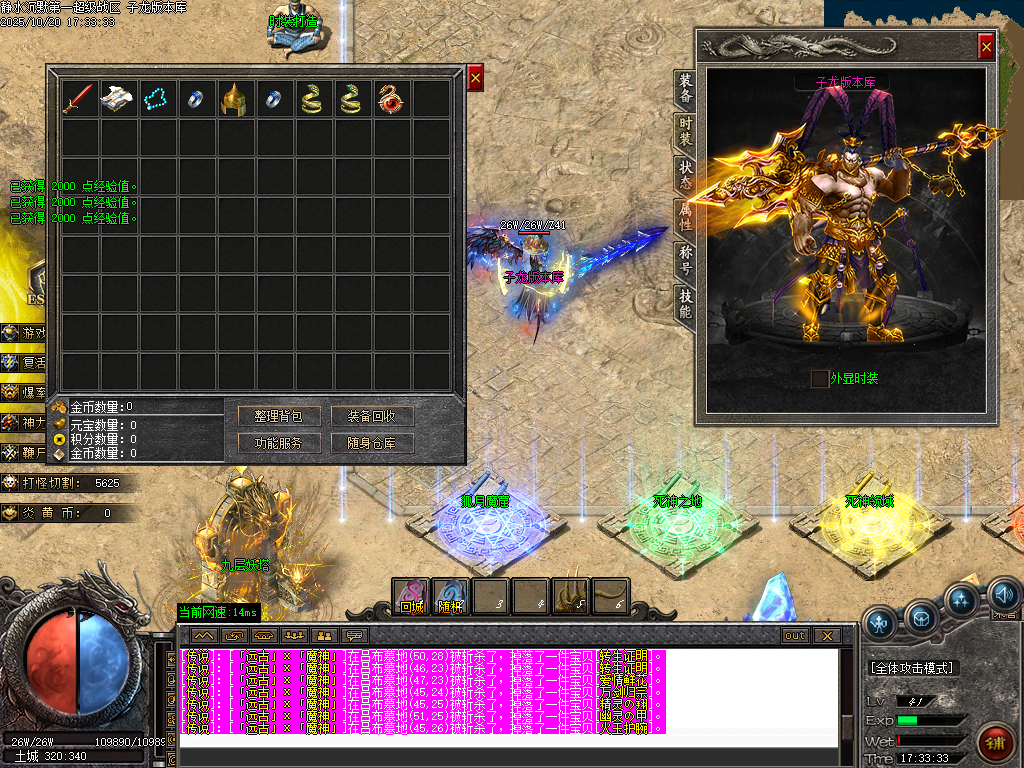The height and width of the screenshot is (768, 1024).
Task: Open the 功能服务 function services menu
Action: [278, 442]
